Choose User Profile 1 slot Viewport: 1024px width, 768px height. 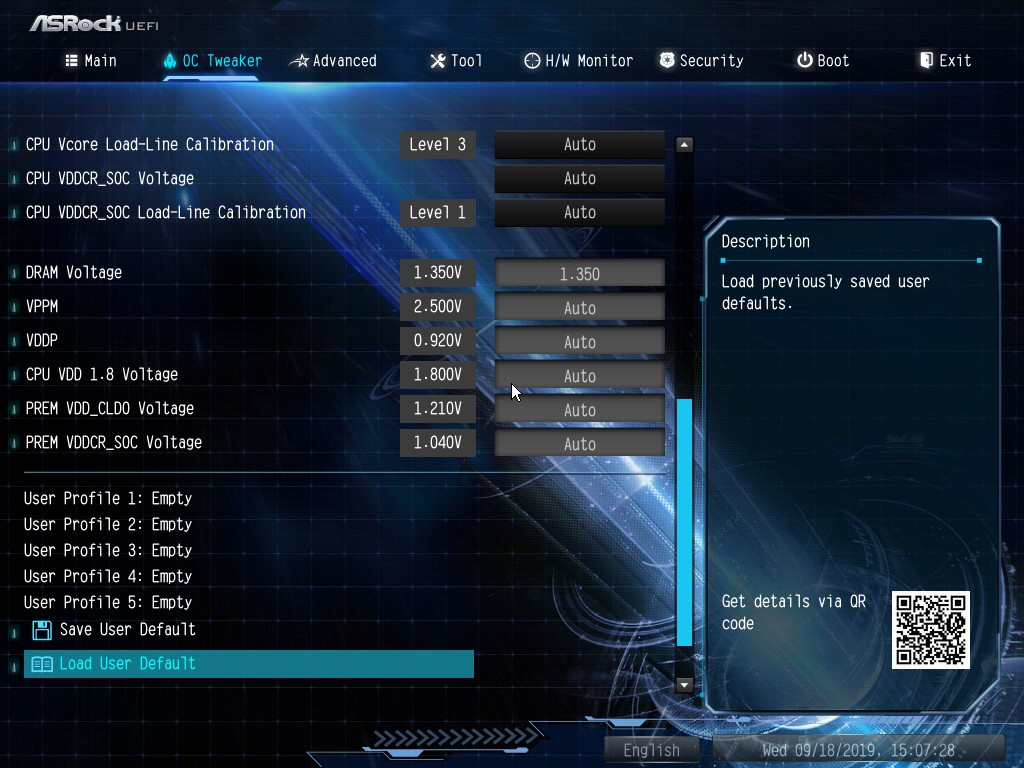tap(108, 498)
